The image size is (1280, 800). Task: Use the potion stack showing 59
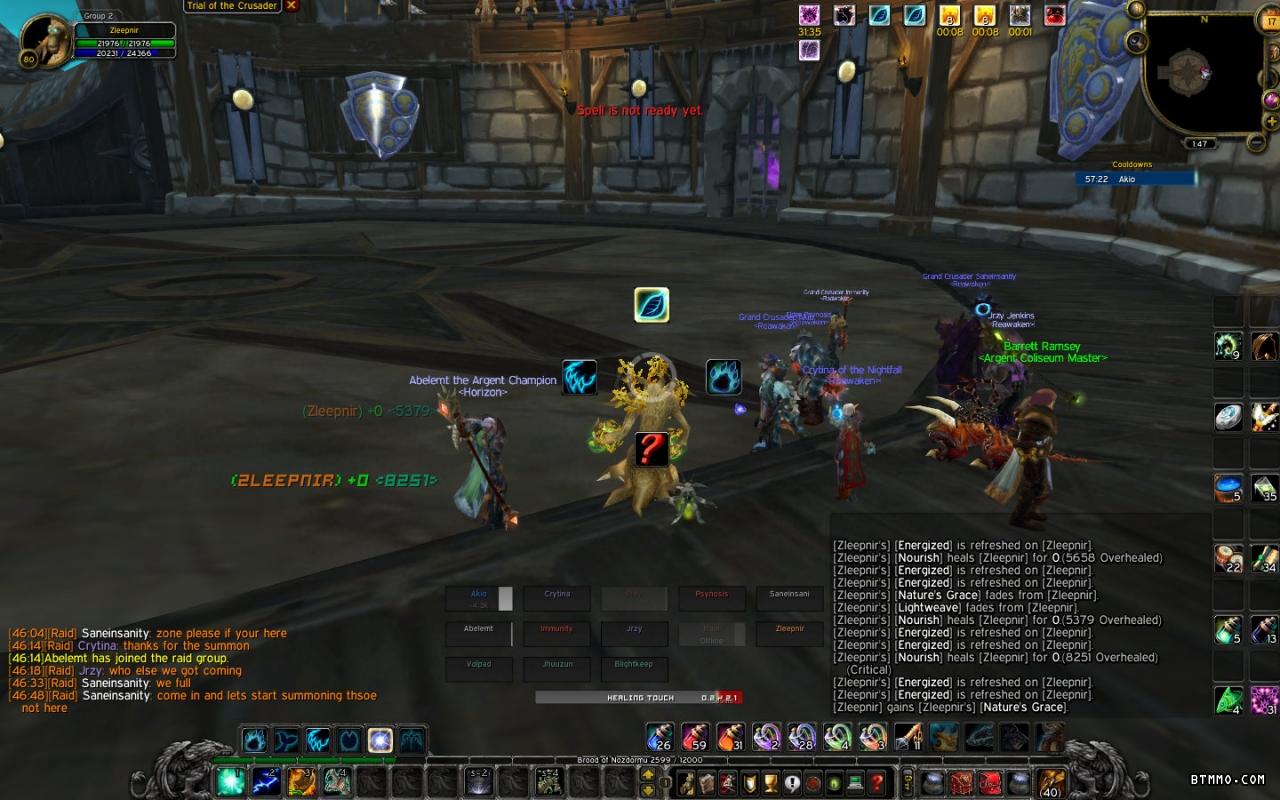pyautogui.click(x=695, y=738)
